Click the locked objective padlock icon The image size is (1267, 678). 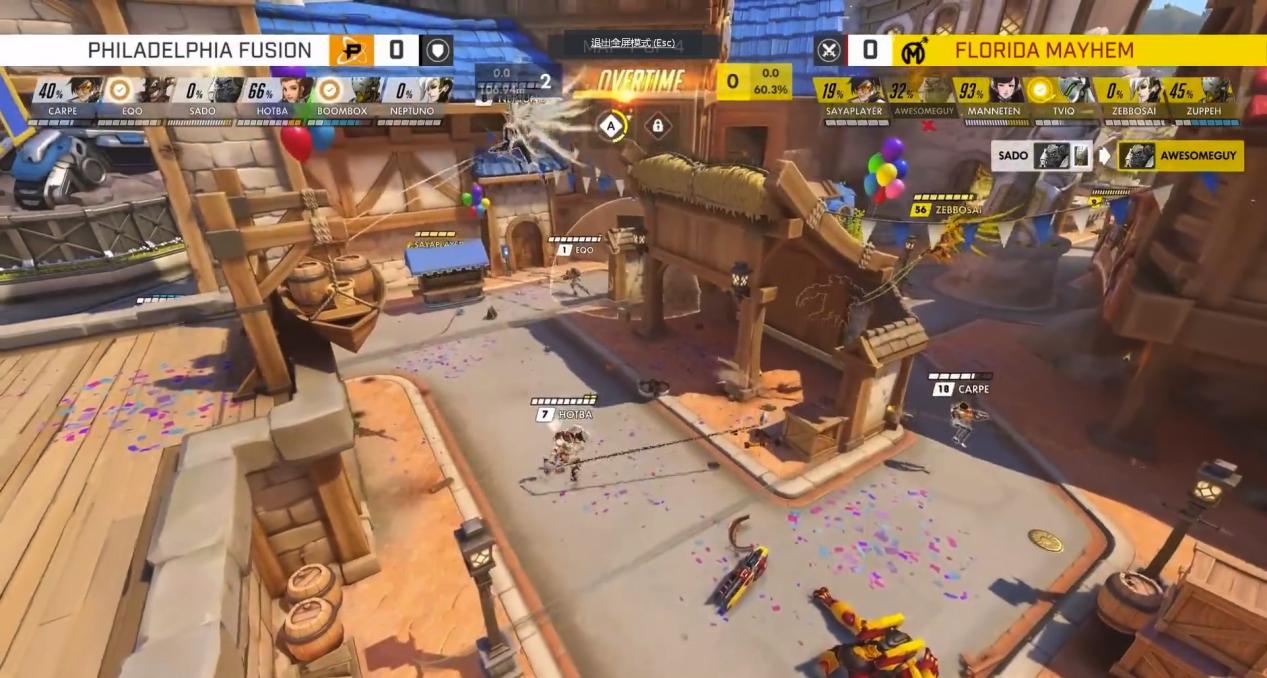pyautogui.click(x=658, y=126)
